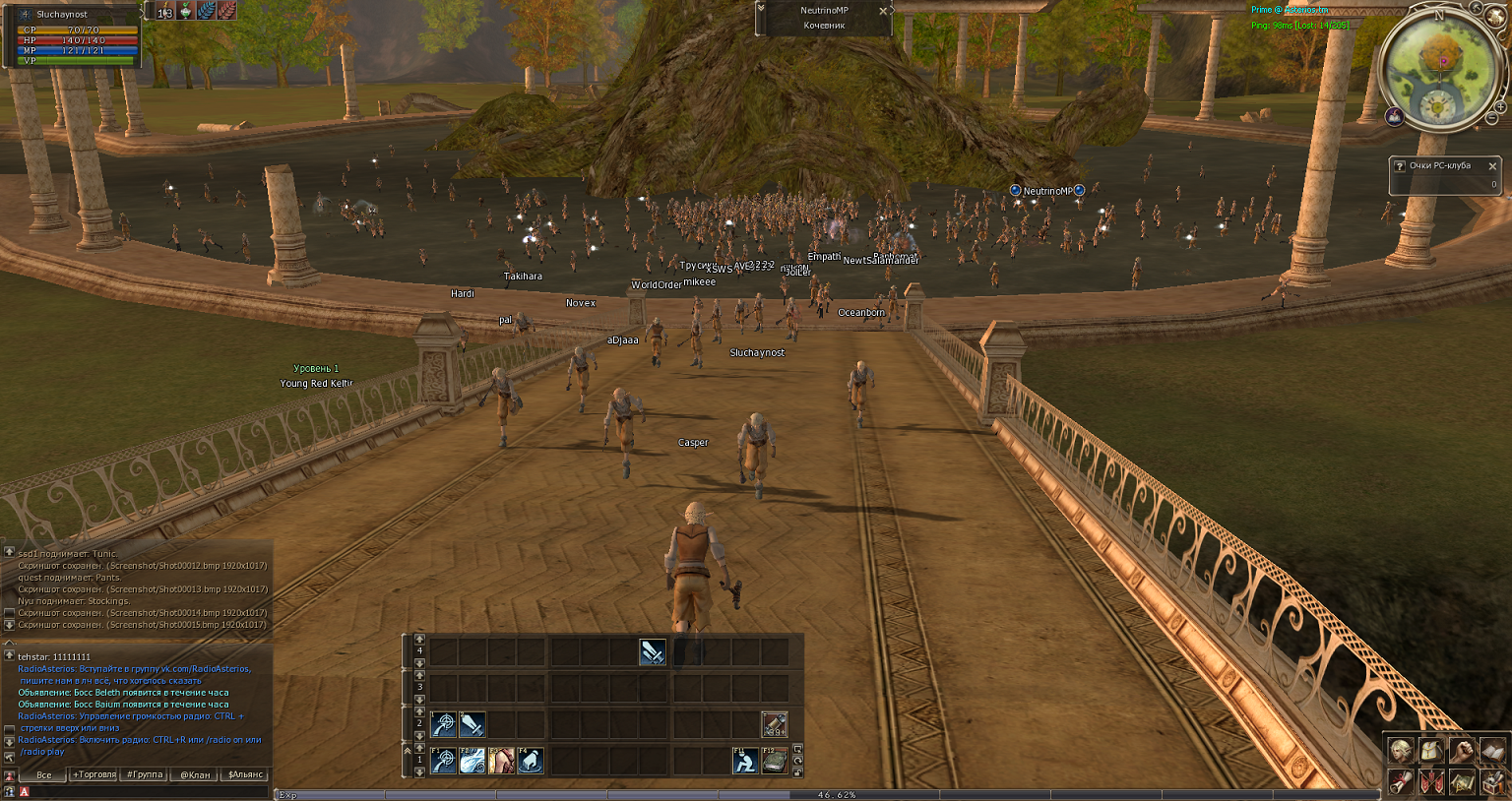
Task: Switch to the @Клан chat tab
Action: (x=195, y=774)
